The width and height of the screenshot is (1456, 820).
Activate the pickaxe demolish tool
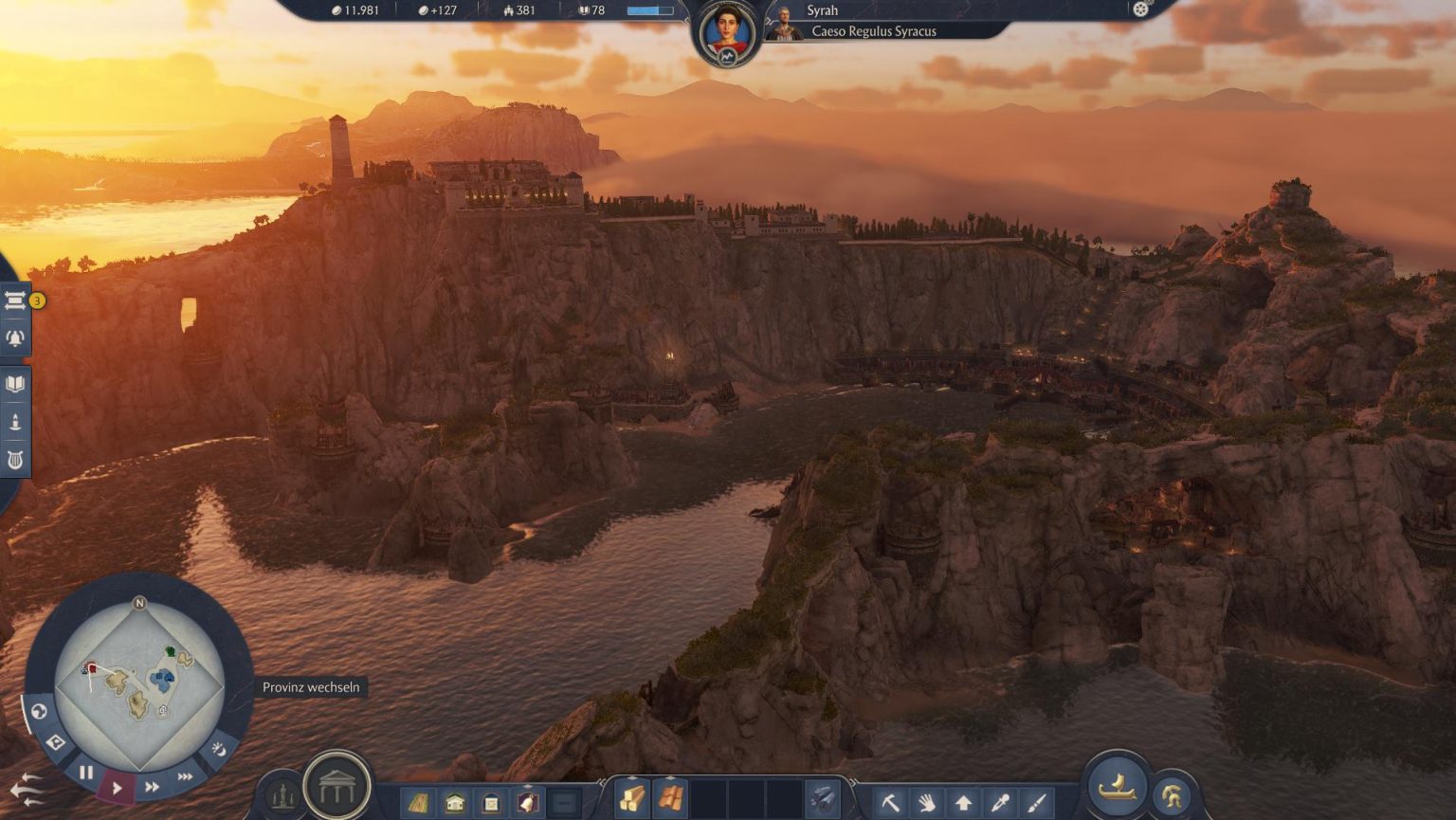[x=889, y=803]
